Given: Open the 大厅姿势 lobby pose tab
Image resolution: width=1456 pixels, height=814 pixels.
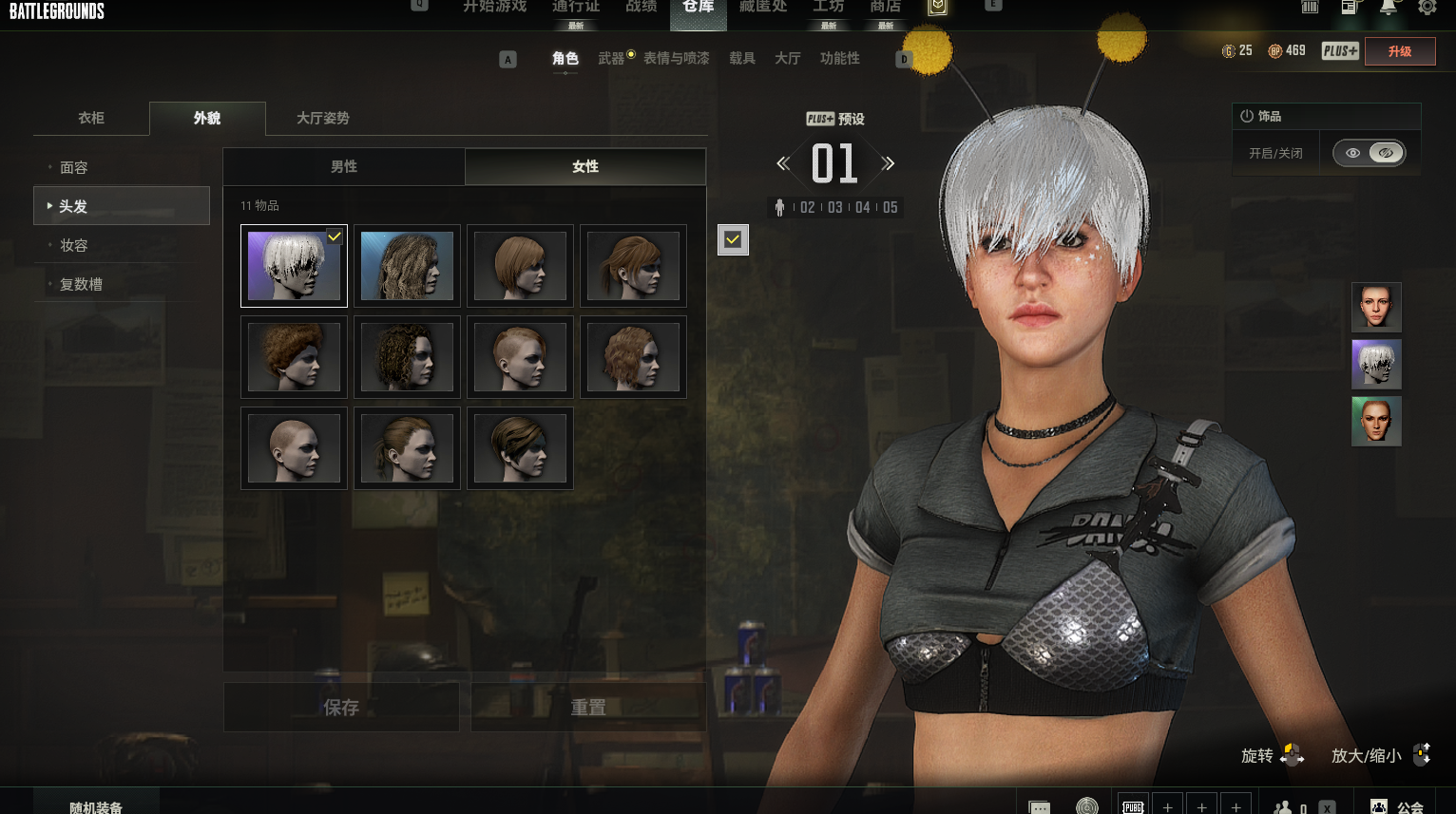Looking at the screenshot, I should (x=322, y=118).
